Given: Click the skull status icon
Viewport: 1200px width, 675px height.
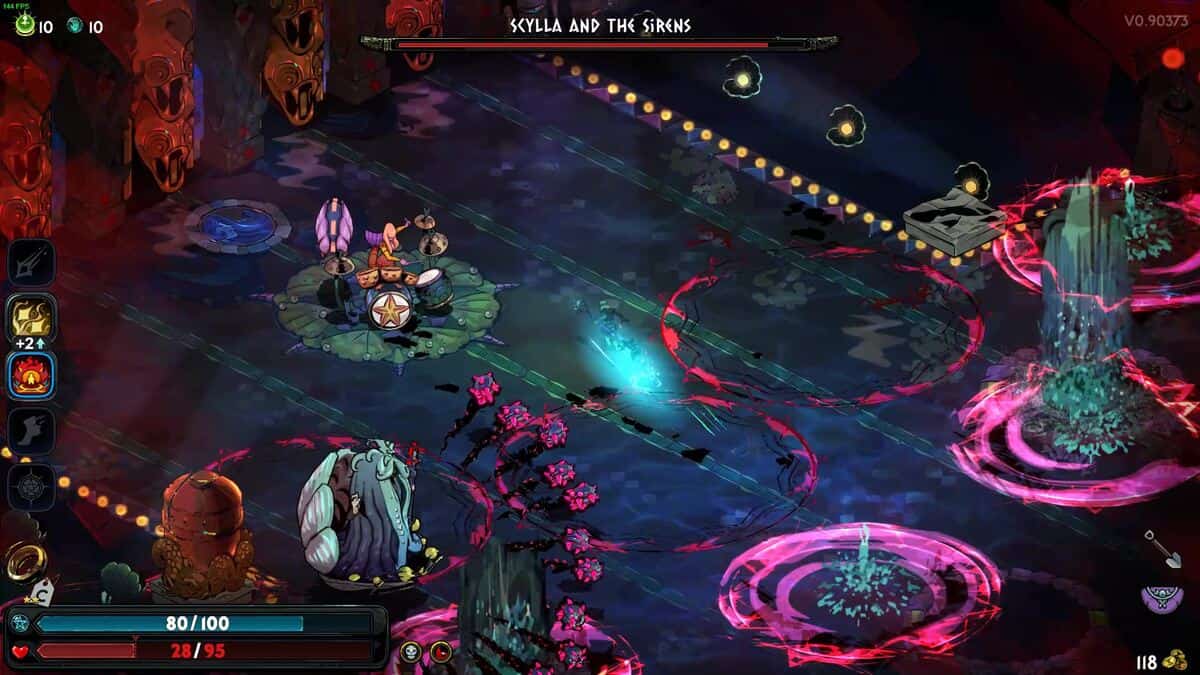Looking at the screenshot, I should tap(410, 653).
